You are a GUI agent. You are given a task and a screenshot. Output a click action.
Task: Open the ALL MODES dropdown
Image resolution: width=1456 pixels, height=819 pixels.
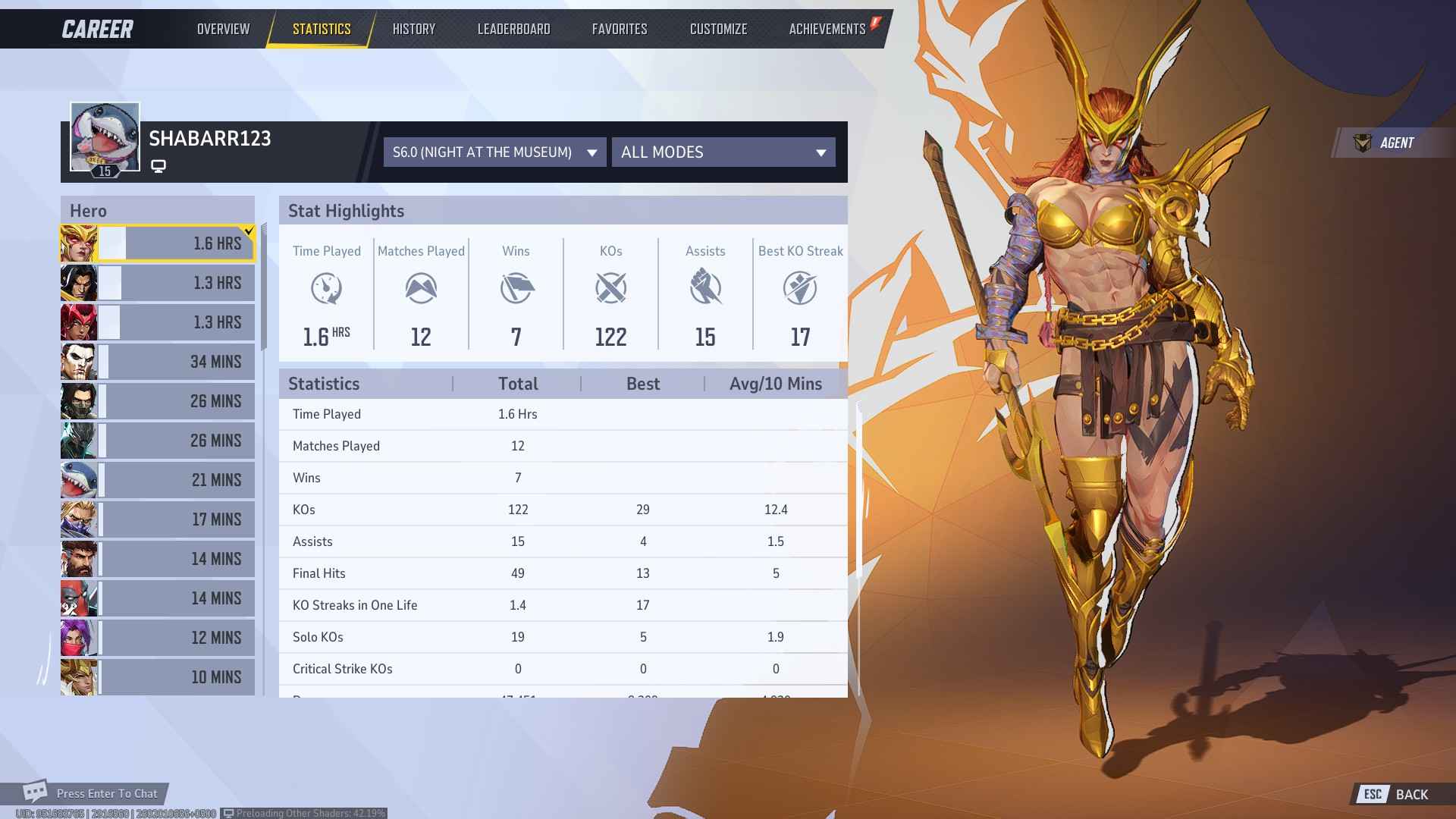click(723, 152)
